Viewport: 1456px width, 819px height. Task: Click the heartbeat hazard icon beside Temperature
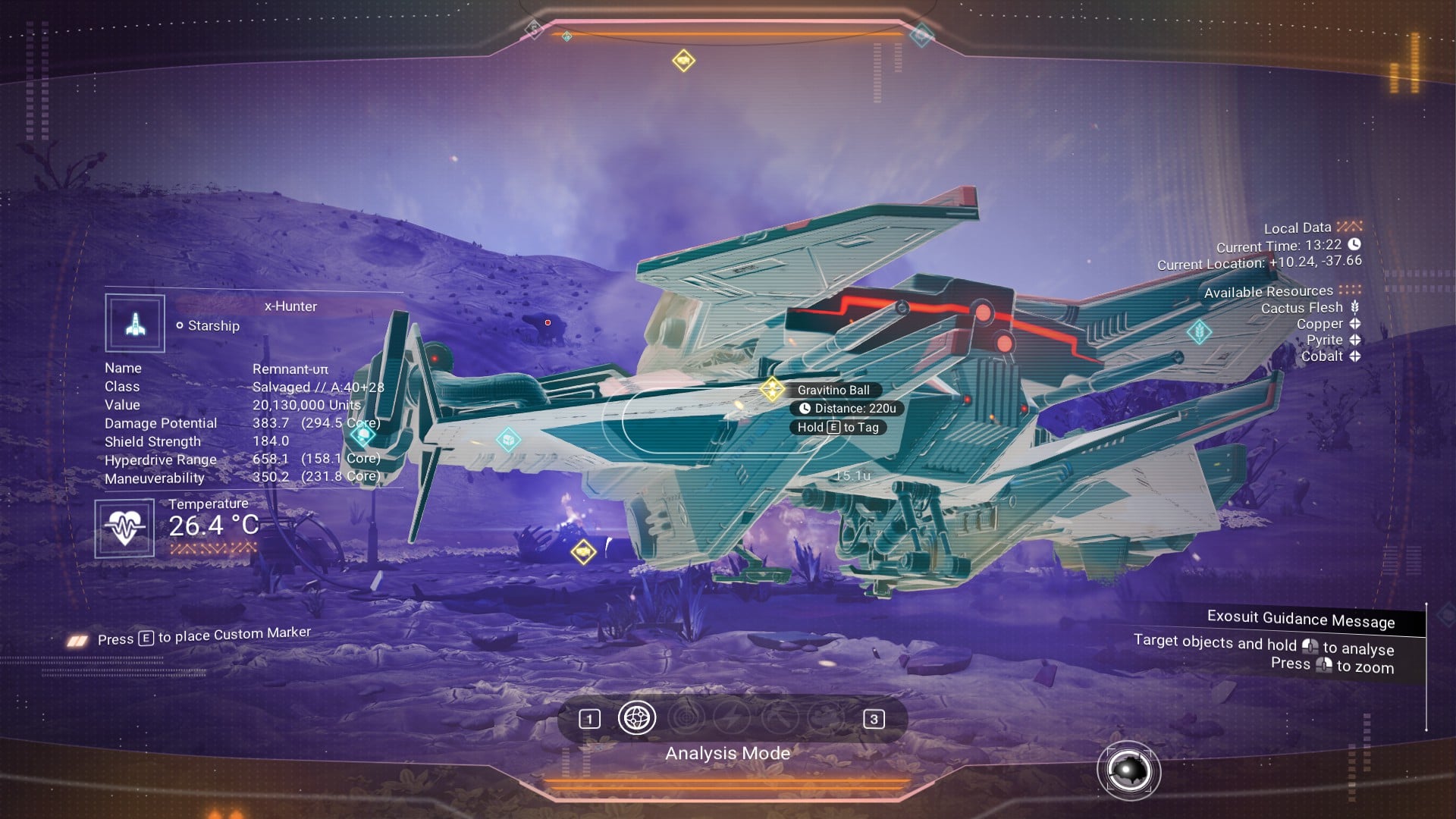[x=124, y=528]
